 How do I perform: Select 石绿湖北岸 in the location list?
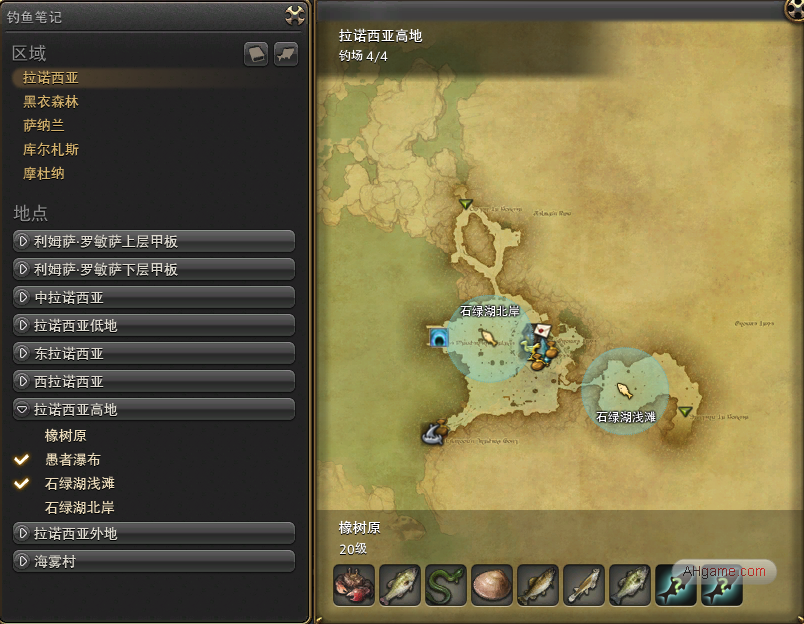80,508
